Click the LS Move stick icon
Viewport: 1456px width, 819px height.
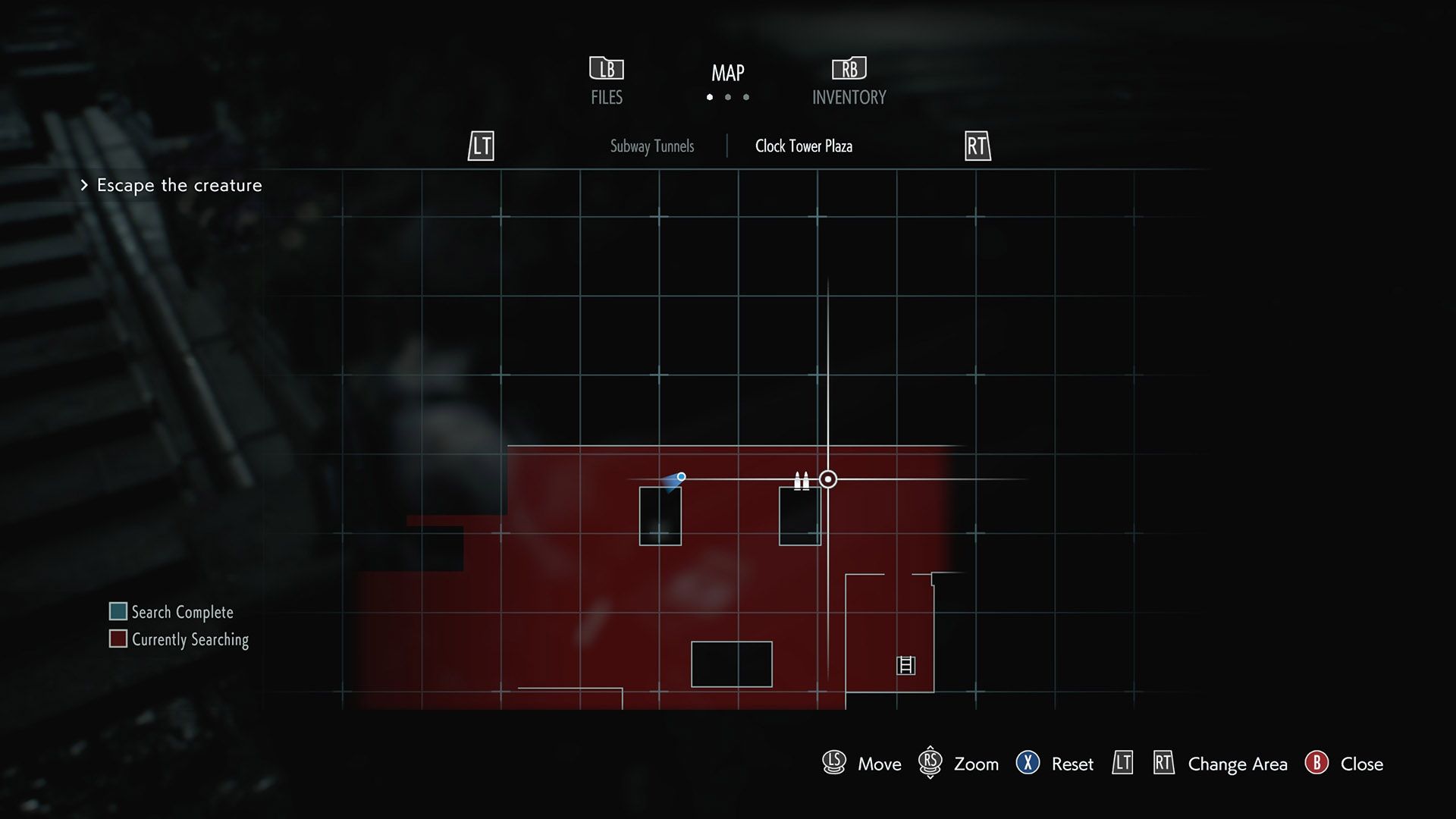pos(833,764)
